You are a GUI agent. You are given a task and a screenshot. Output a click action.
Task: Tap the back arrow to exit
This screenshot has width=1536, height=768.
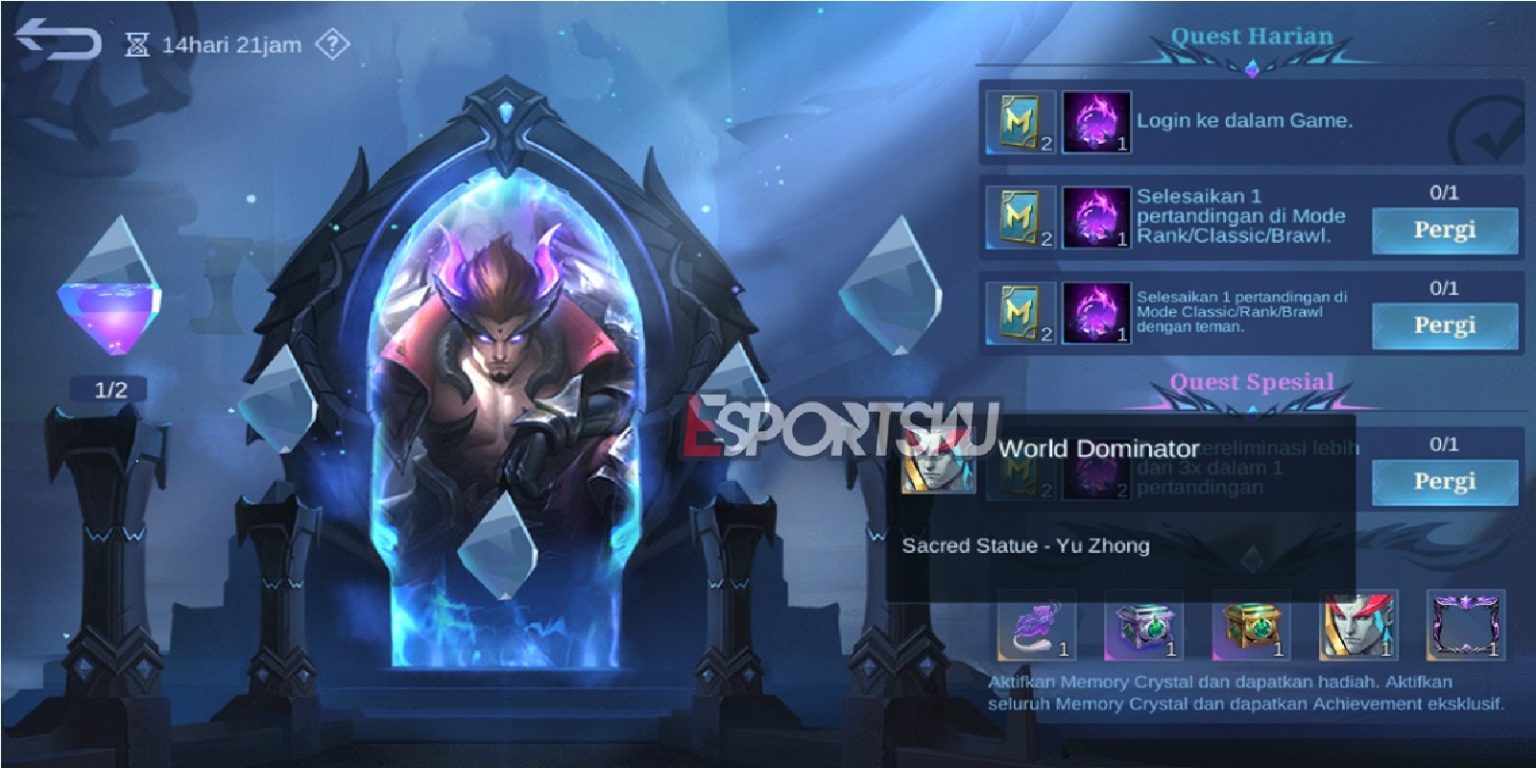coord(60,38)
